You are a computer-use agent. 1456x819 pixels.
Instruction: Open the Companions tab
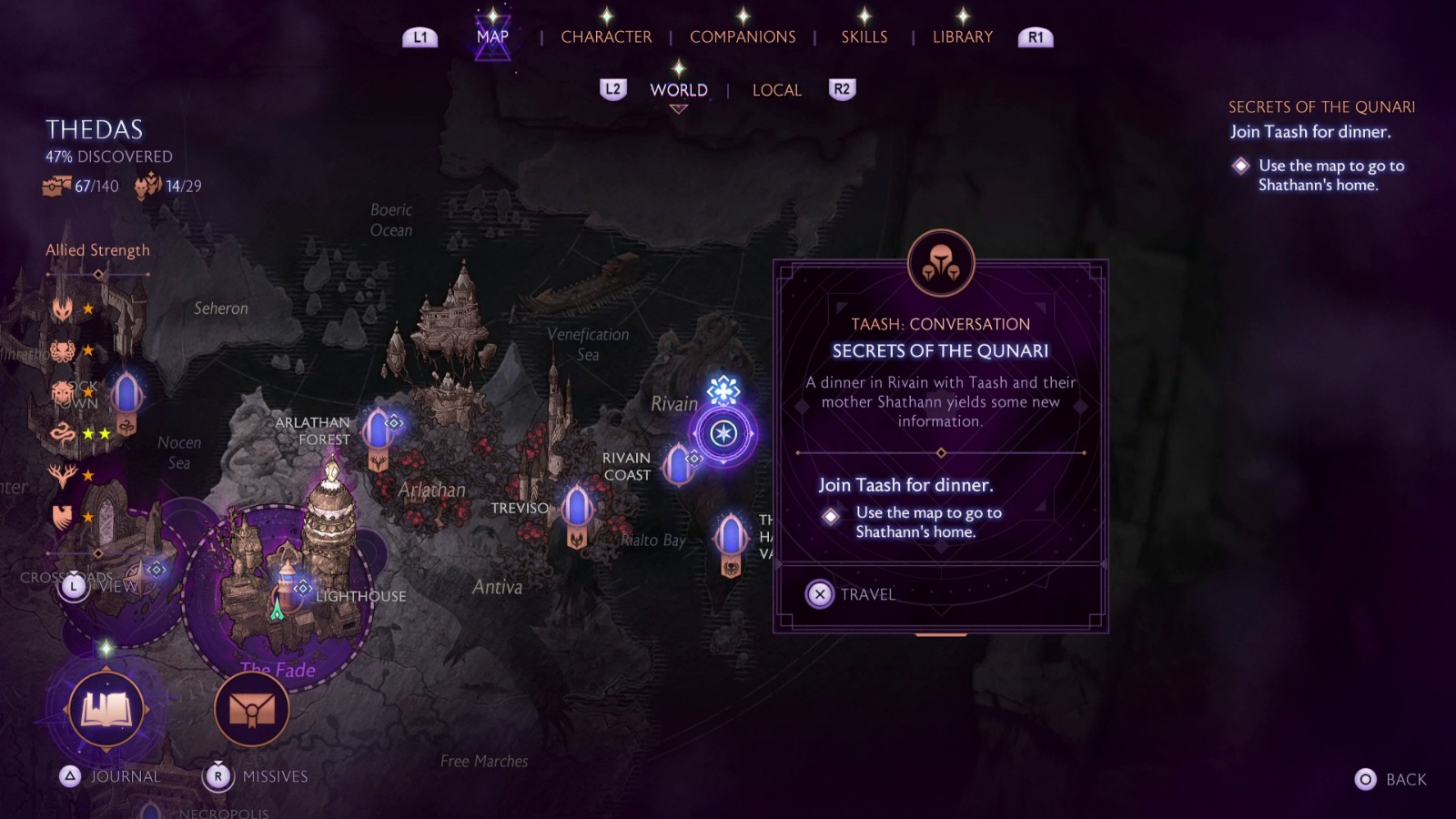tap(743, 37)
